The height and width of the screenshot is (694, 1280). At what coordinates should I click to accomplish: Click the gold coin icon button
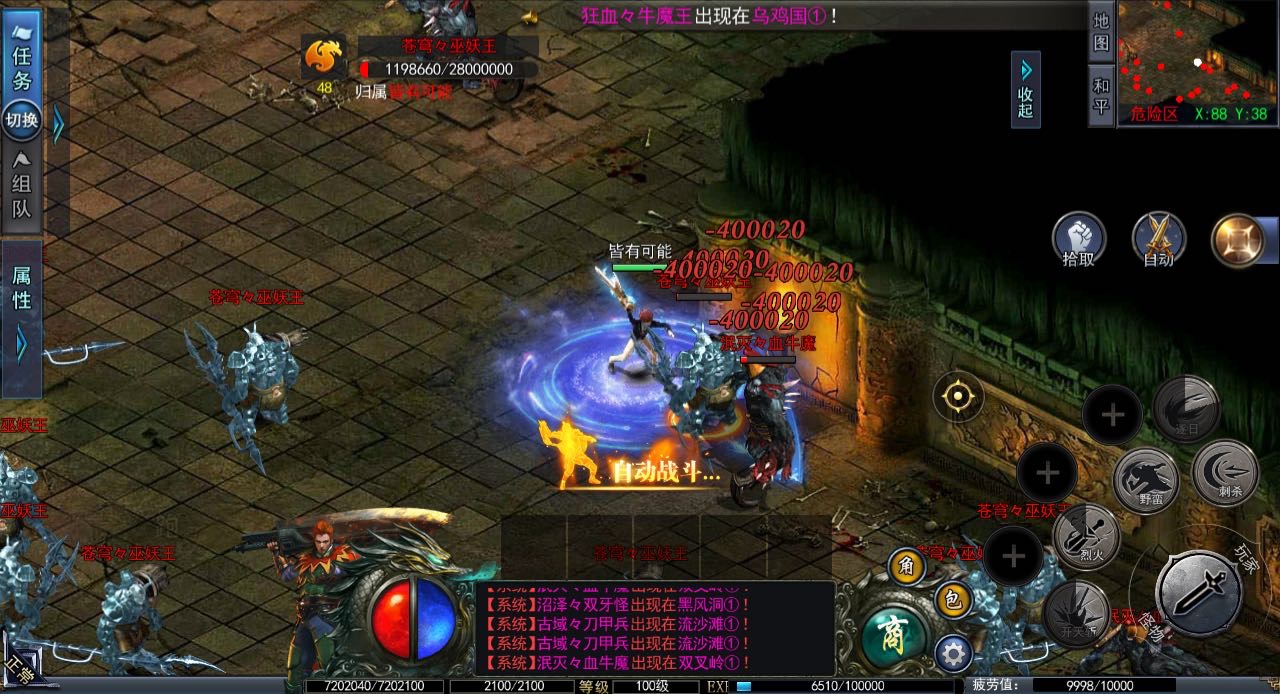(x=1238, y=240)
